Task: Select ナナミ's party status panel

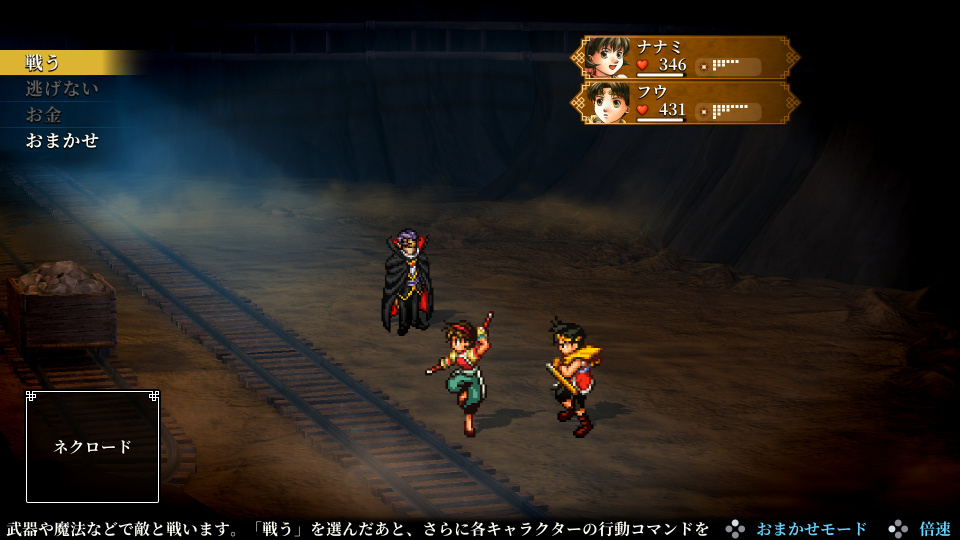Action: [x=685, y=58]
